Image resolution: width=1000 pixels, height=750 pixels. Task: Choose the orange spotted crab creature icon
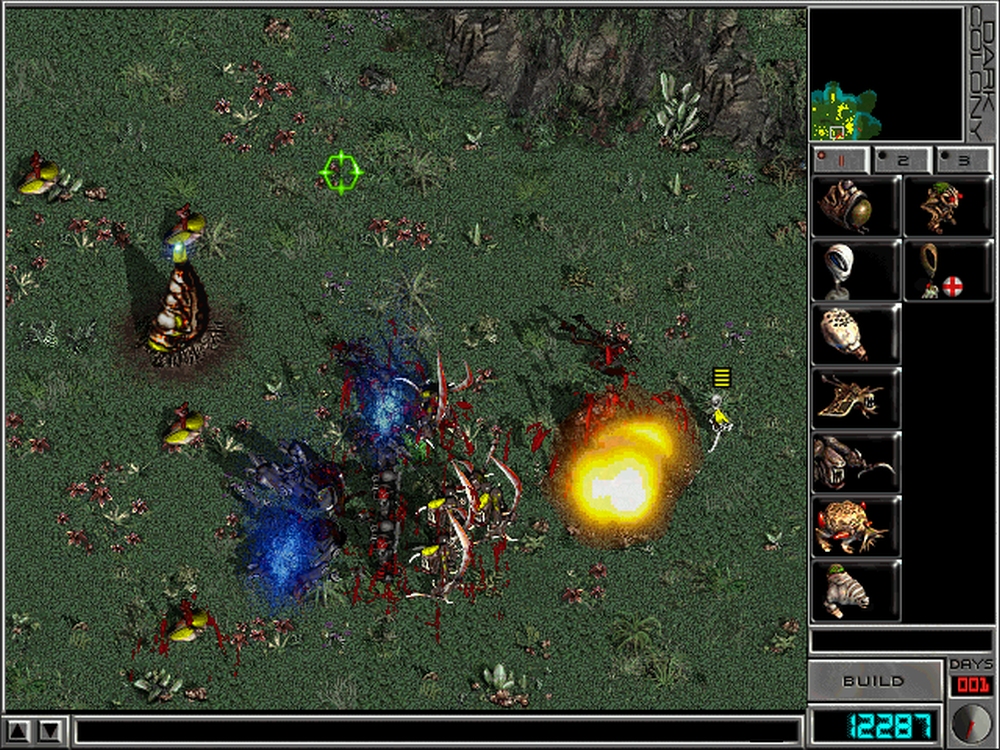coord(855,526)
